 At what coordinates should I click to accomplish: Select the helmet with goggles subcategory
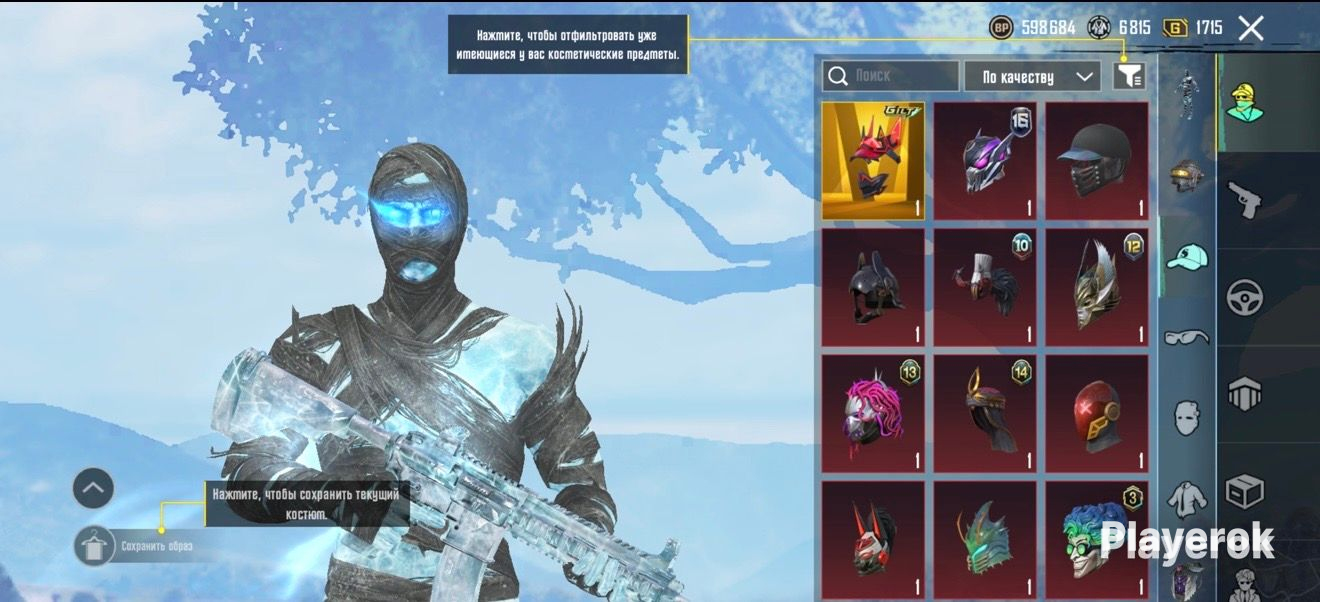tap(1186, 176)
